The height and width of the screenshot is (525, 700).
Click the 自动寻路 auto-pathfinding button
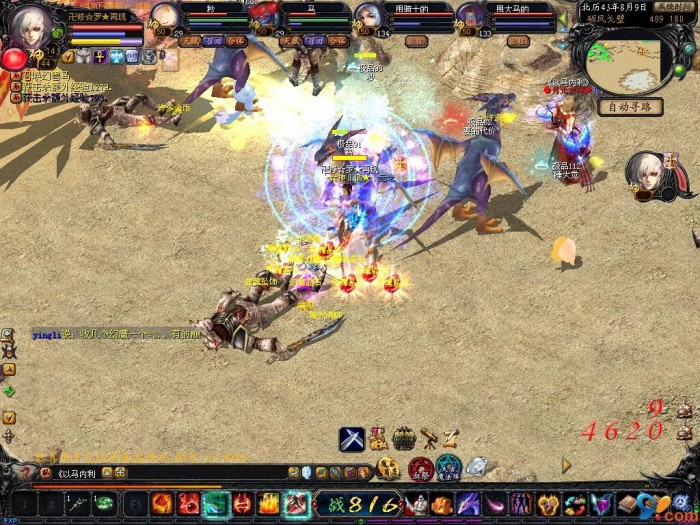(x=628, y=107)
